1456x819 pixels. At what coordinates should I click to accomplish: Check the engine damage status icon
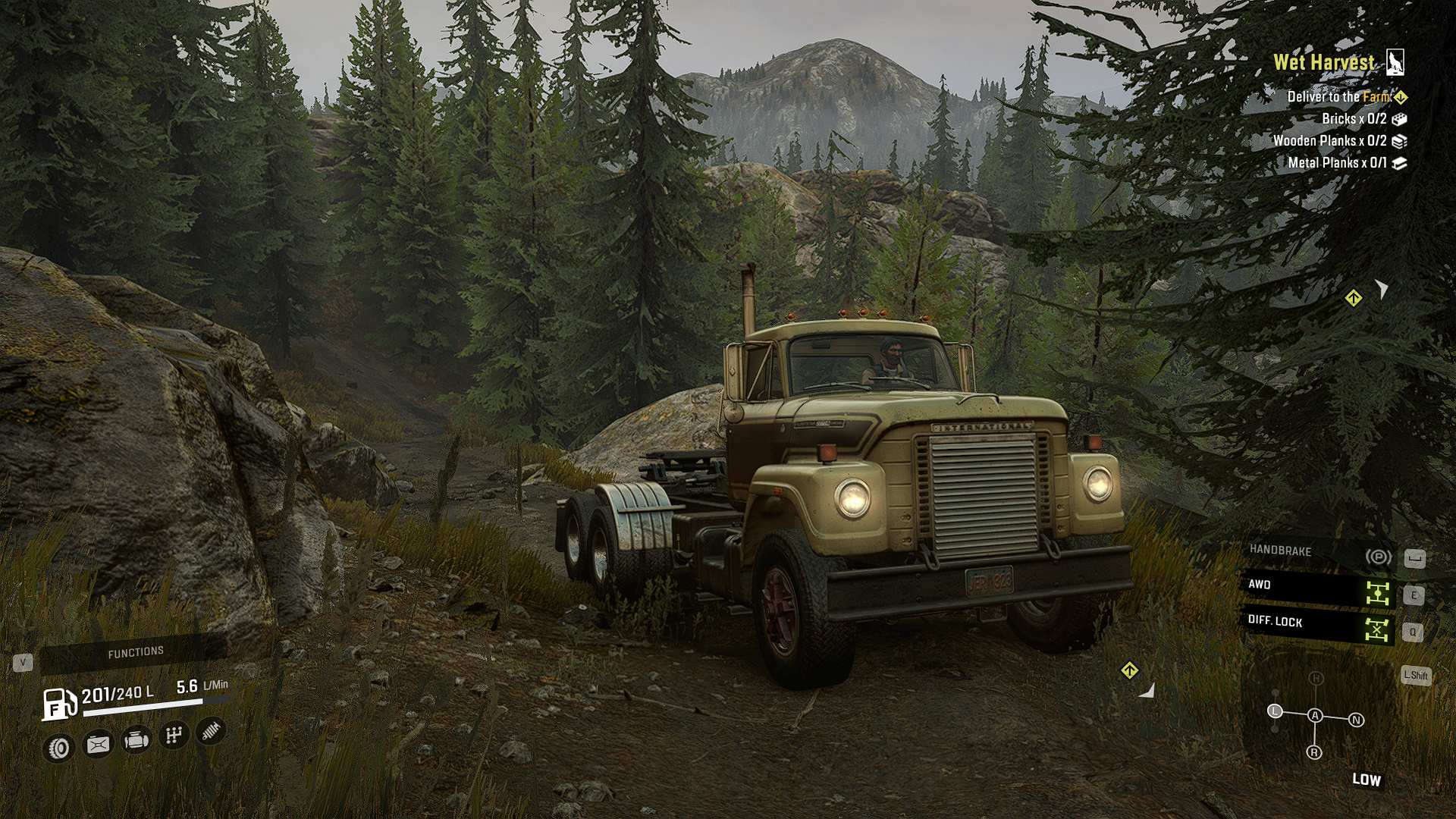coord(136,739)
